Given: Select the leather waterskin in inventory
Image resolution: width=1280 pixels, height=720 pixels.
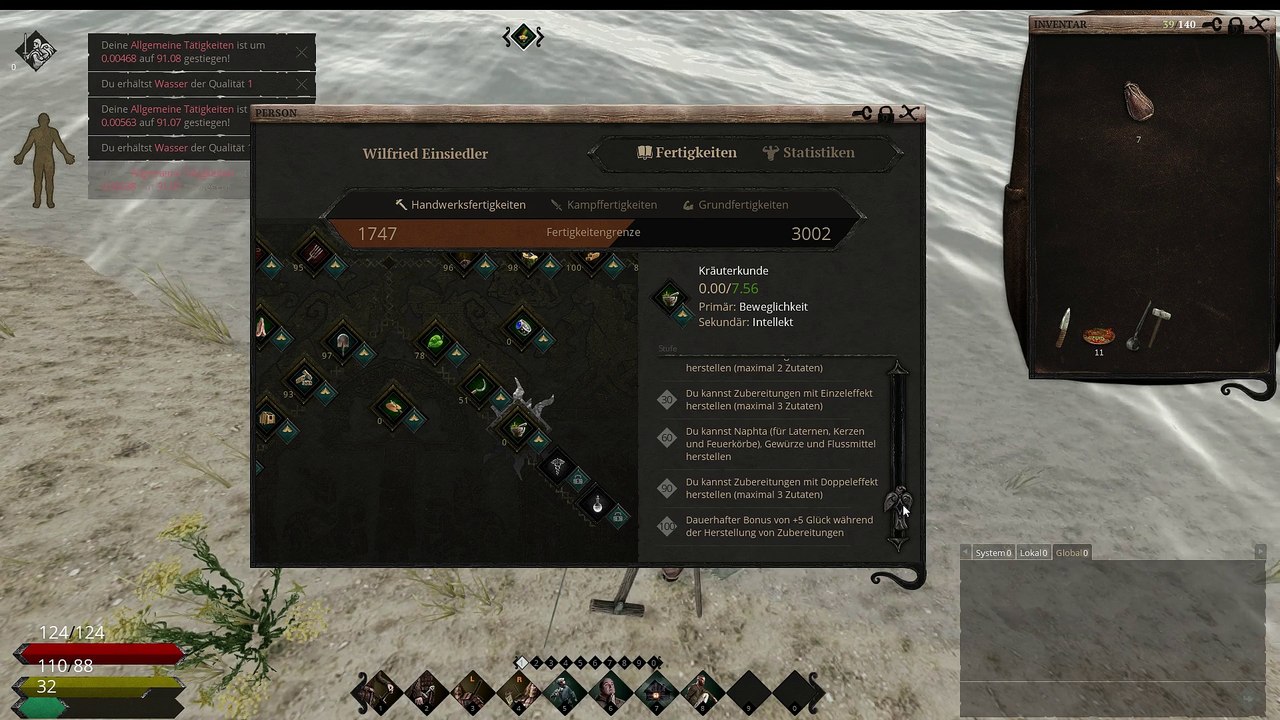Looking at the screenshot, I should [1138, 102].
